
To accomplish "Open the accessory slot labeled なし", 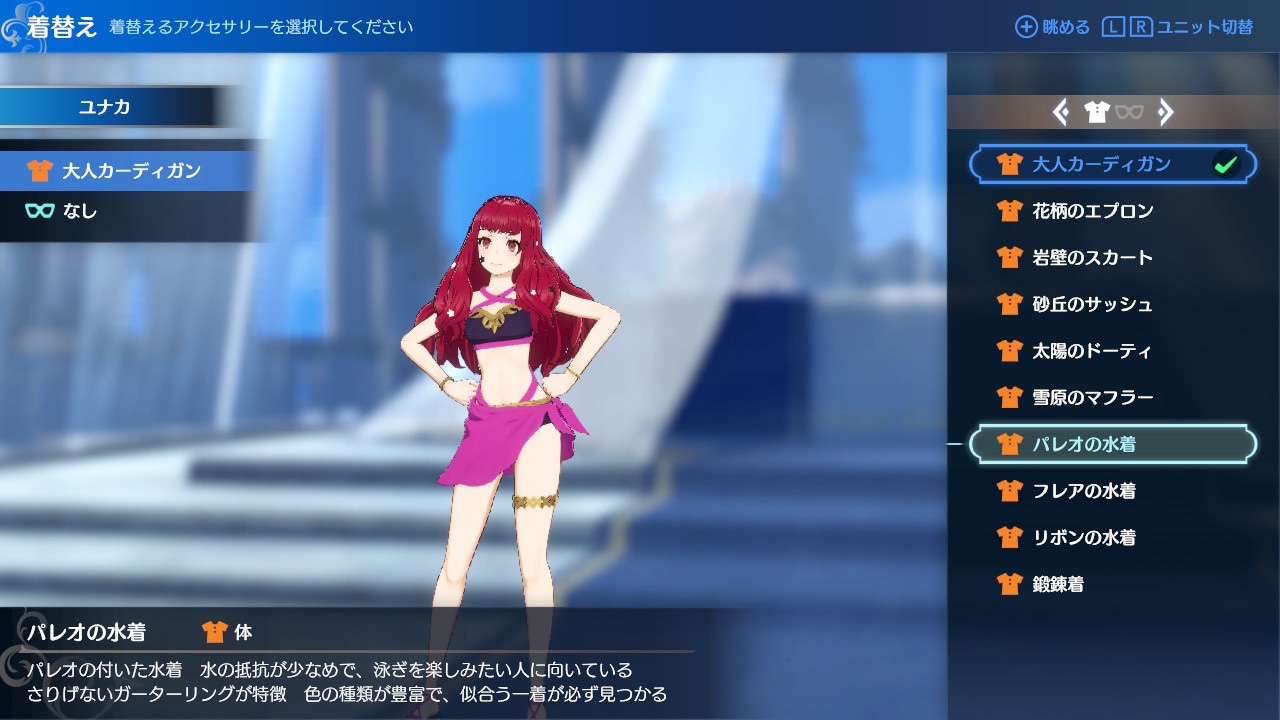I will 80,211.
